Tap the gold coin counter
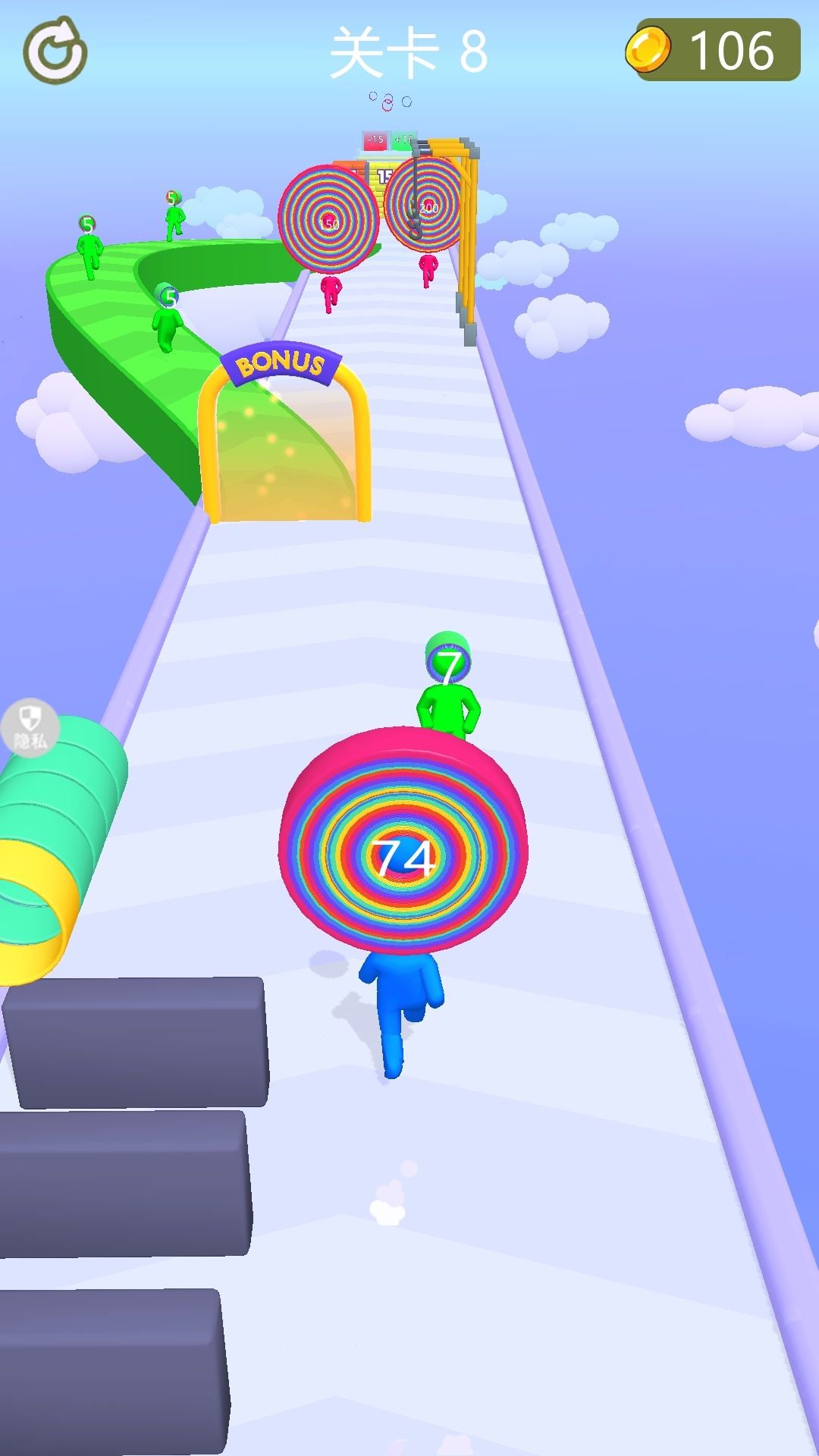The height and width of the screenshot is (1456, 819). click(x=713, y=50)
